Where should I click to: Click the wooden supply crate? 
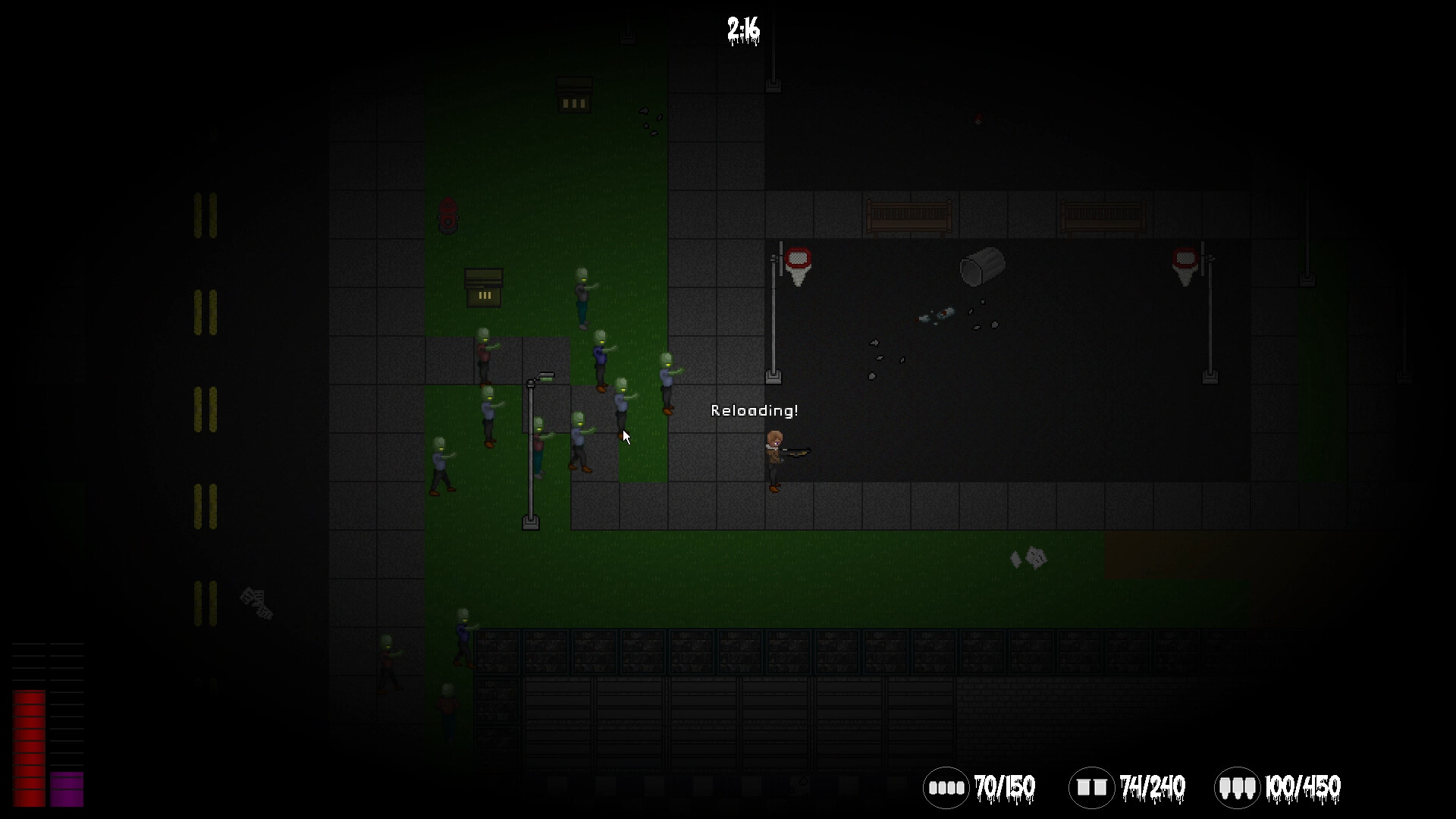pyautogui.click(x=484, y=288)
